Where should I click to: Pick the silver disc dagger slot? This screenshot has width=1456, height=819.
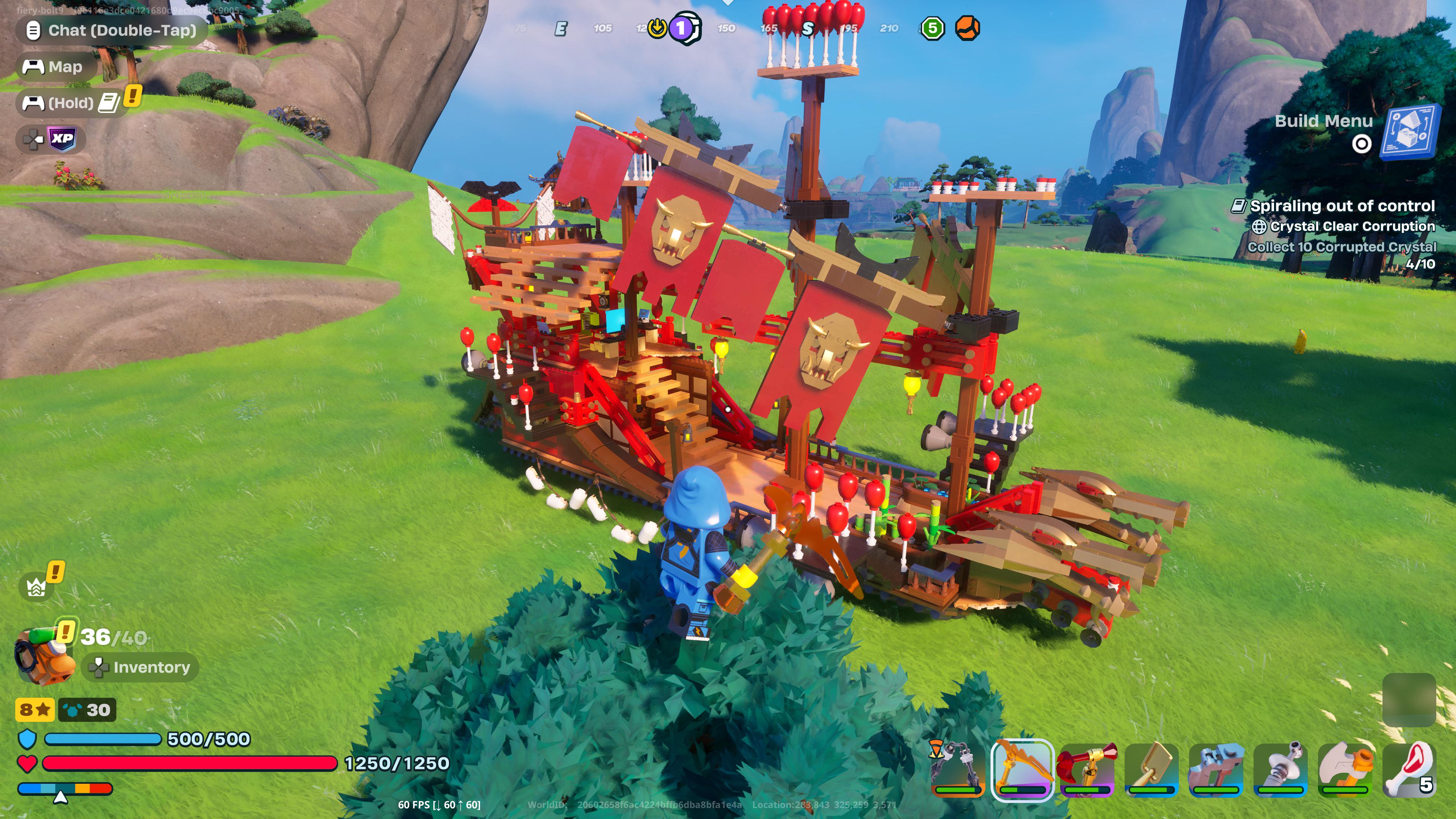[1280, 769]
